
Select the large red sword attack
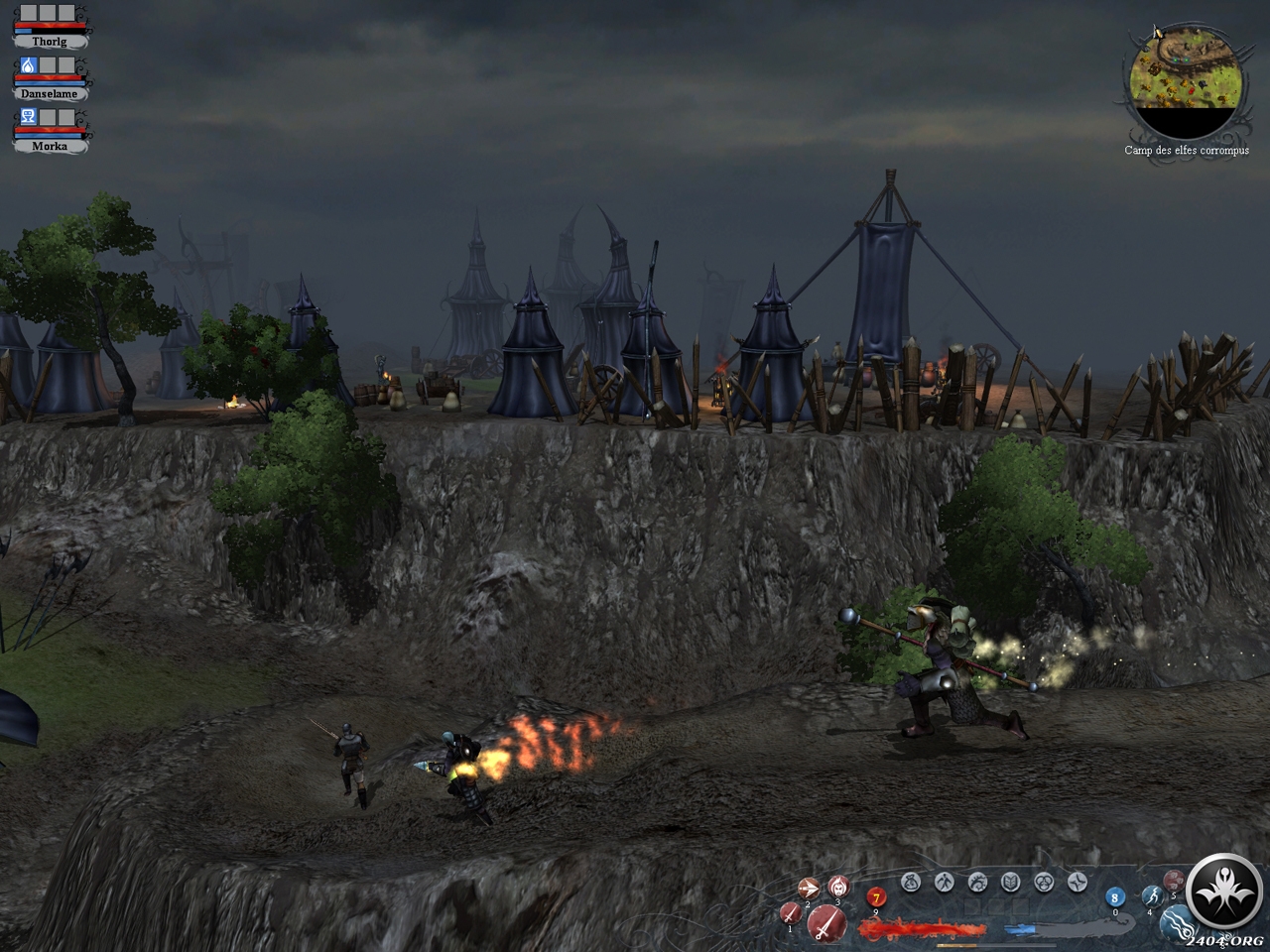click(x=825, y=925)
